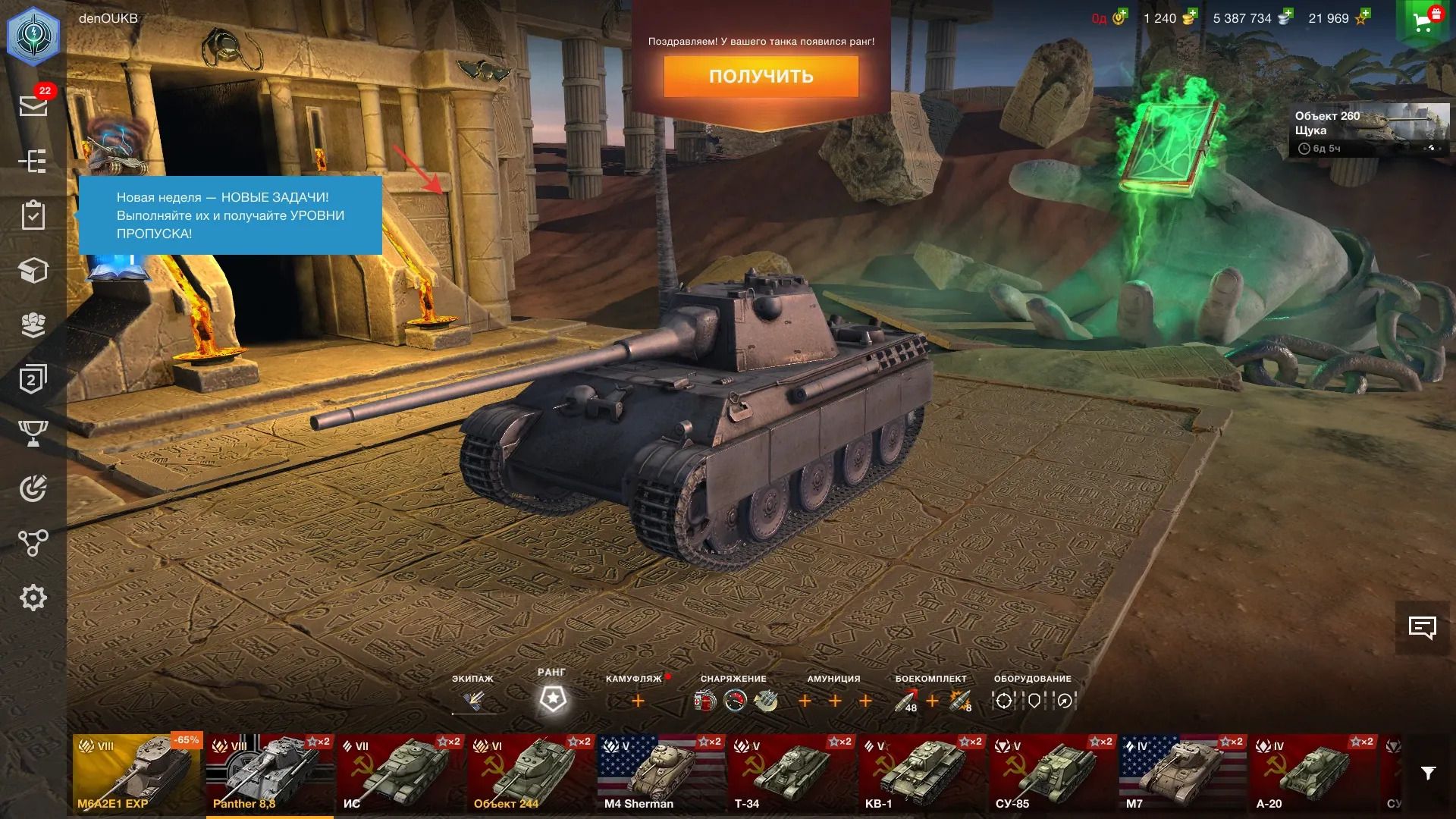Choose the ИС tank in the carousel

tap(400, 773)
